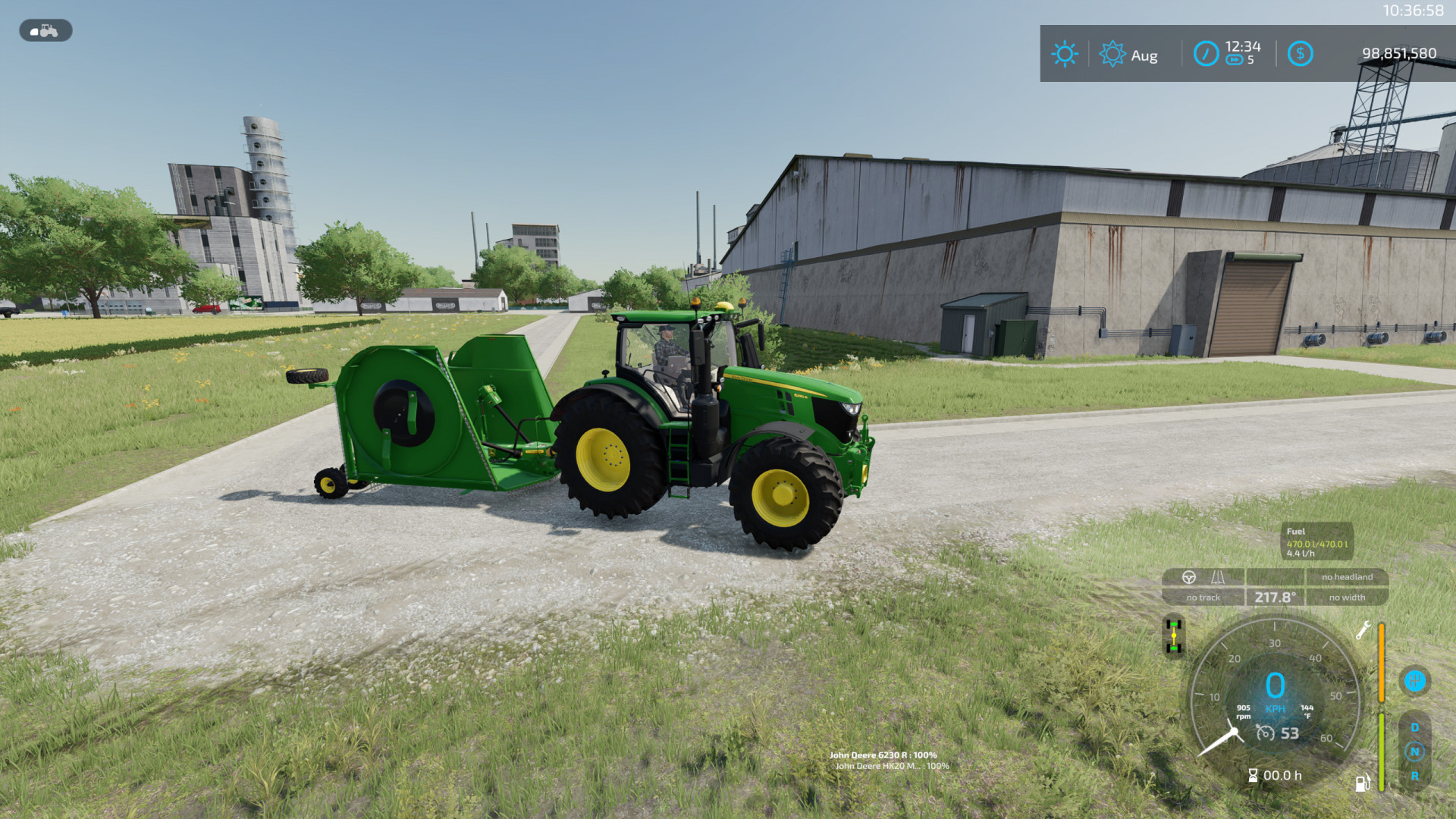Click the wrench repair icon on the dashboard
This screenshot has width=1456, height=819.
click(1363, 630)
